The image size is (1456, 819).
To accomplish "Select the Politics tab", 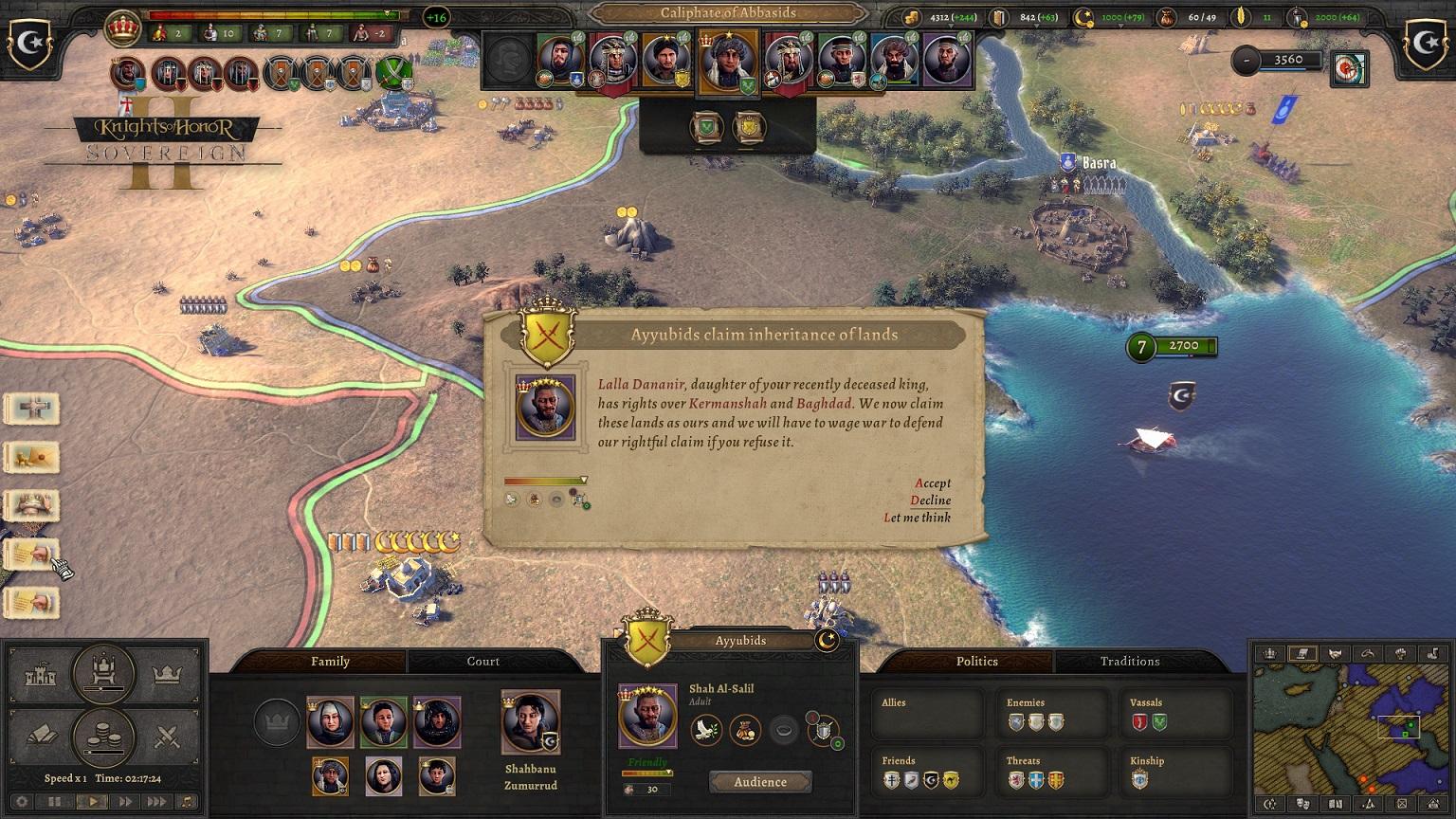I will pos(976,662).
